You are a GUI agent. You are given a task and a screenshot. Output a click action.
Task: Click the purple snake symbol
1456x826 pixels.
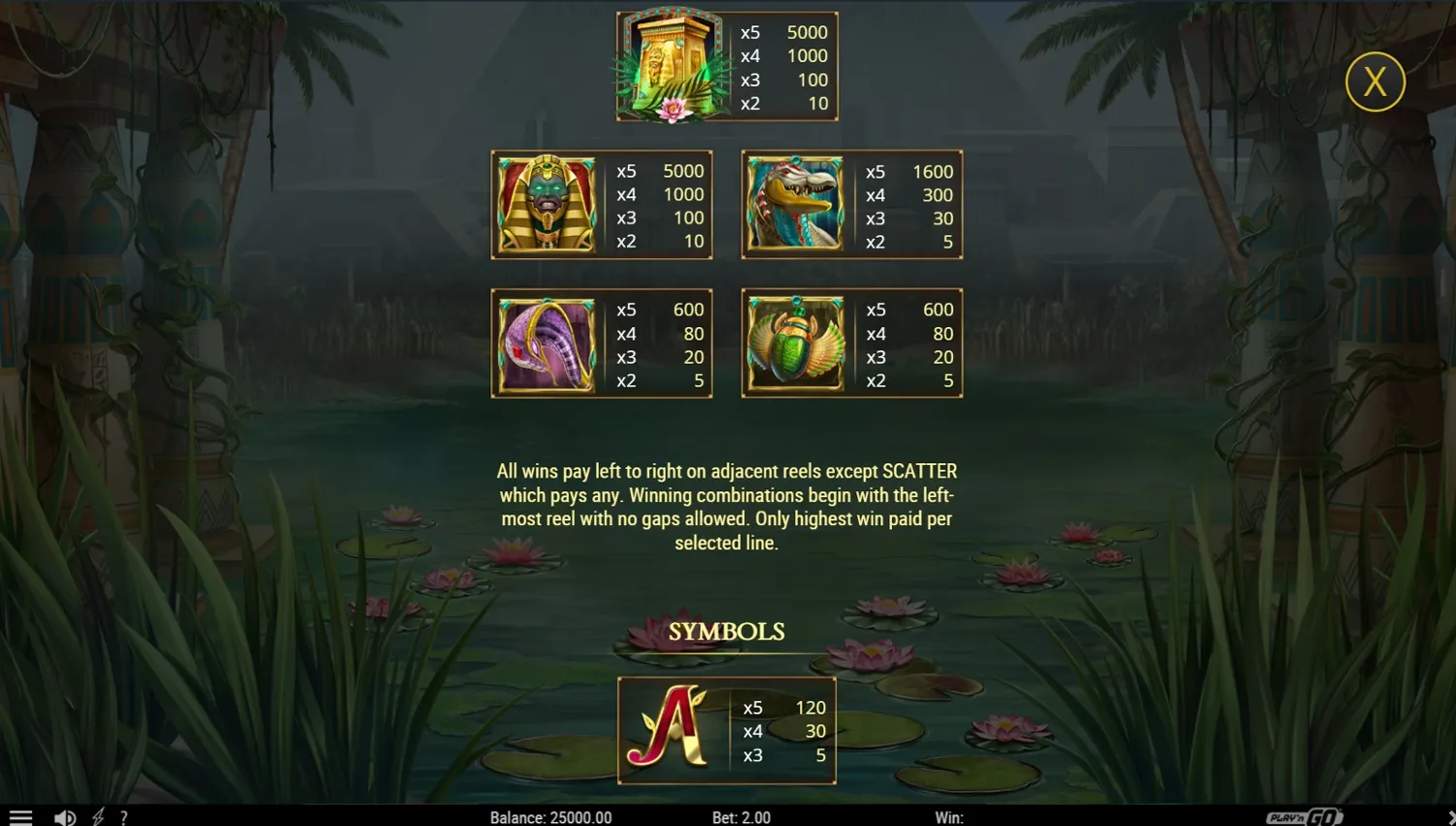pos(546,344)
